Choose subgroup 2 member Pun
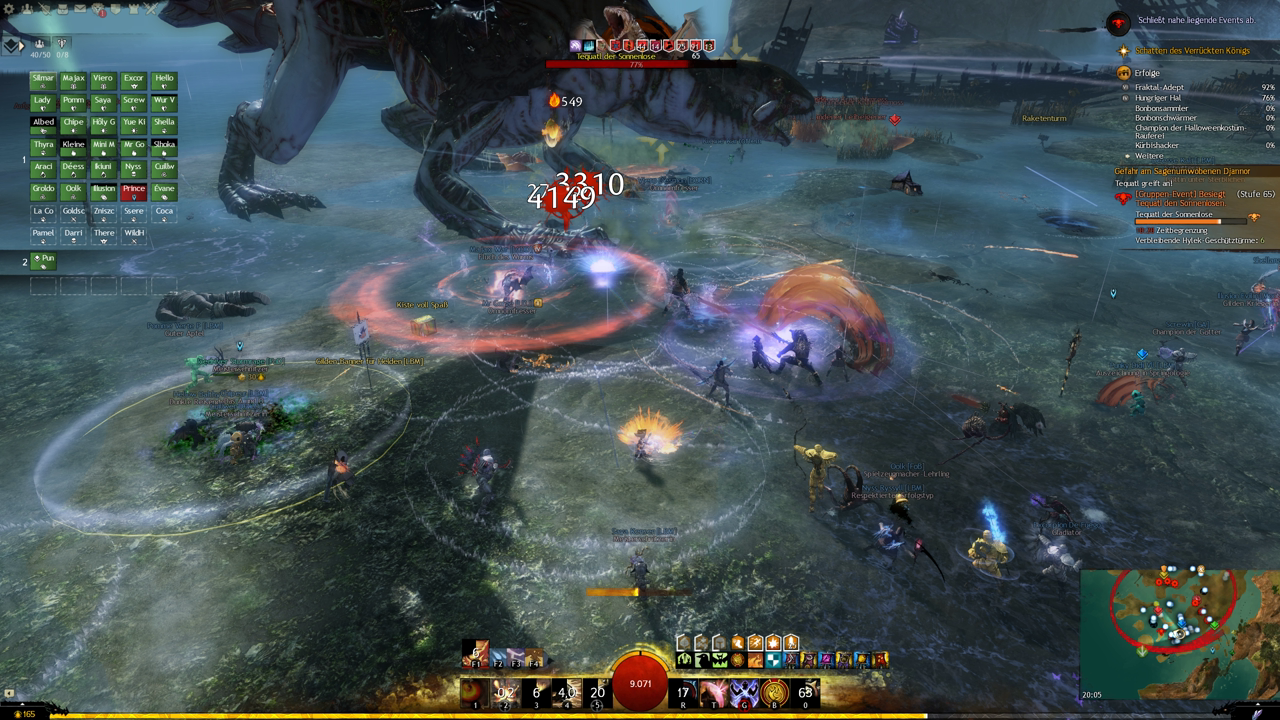The image size is (1280, 720). [43, 261]
